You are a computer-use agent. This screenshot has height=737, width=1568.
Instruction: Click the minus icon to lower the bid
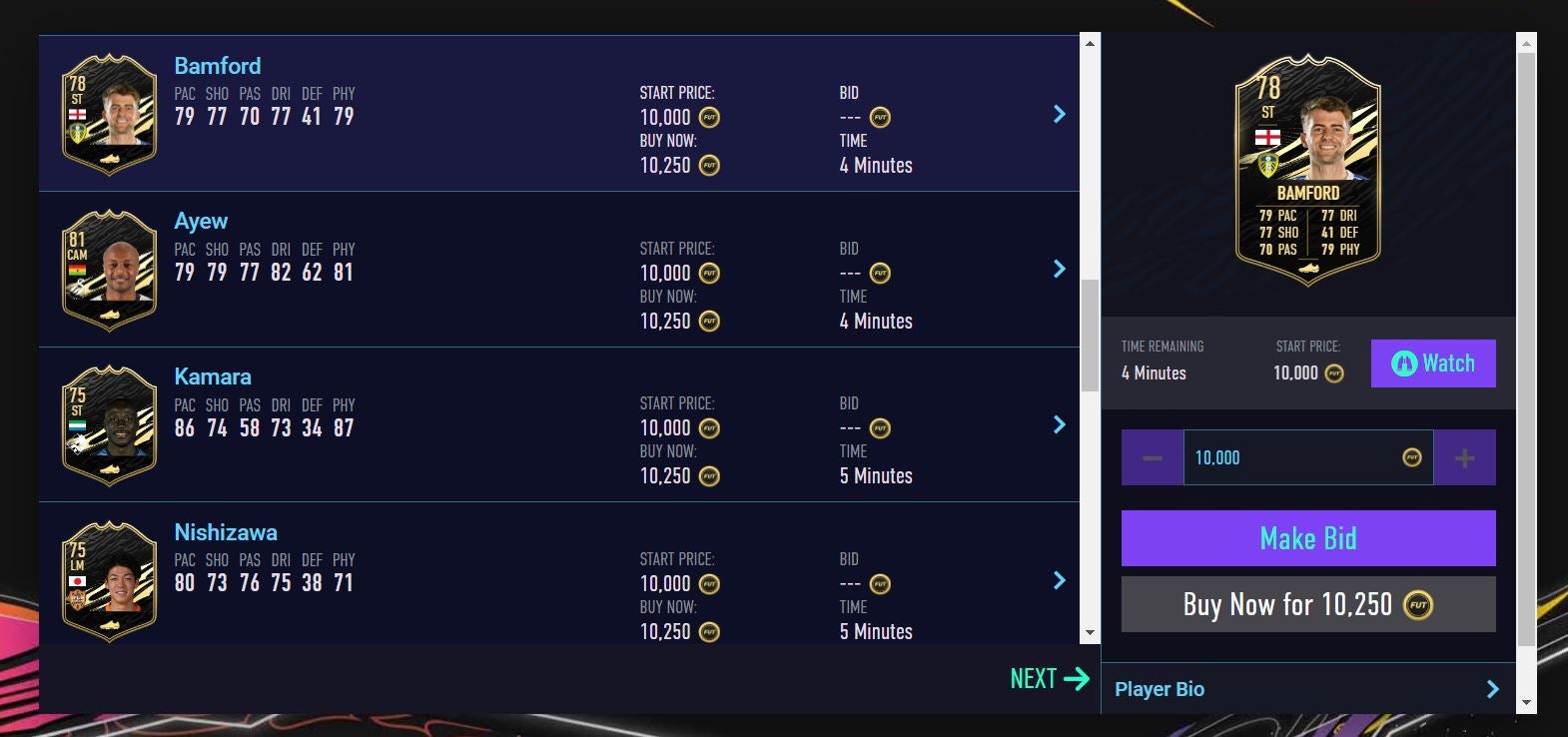tap(1151, 457)
